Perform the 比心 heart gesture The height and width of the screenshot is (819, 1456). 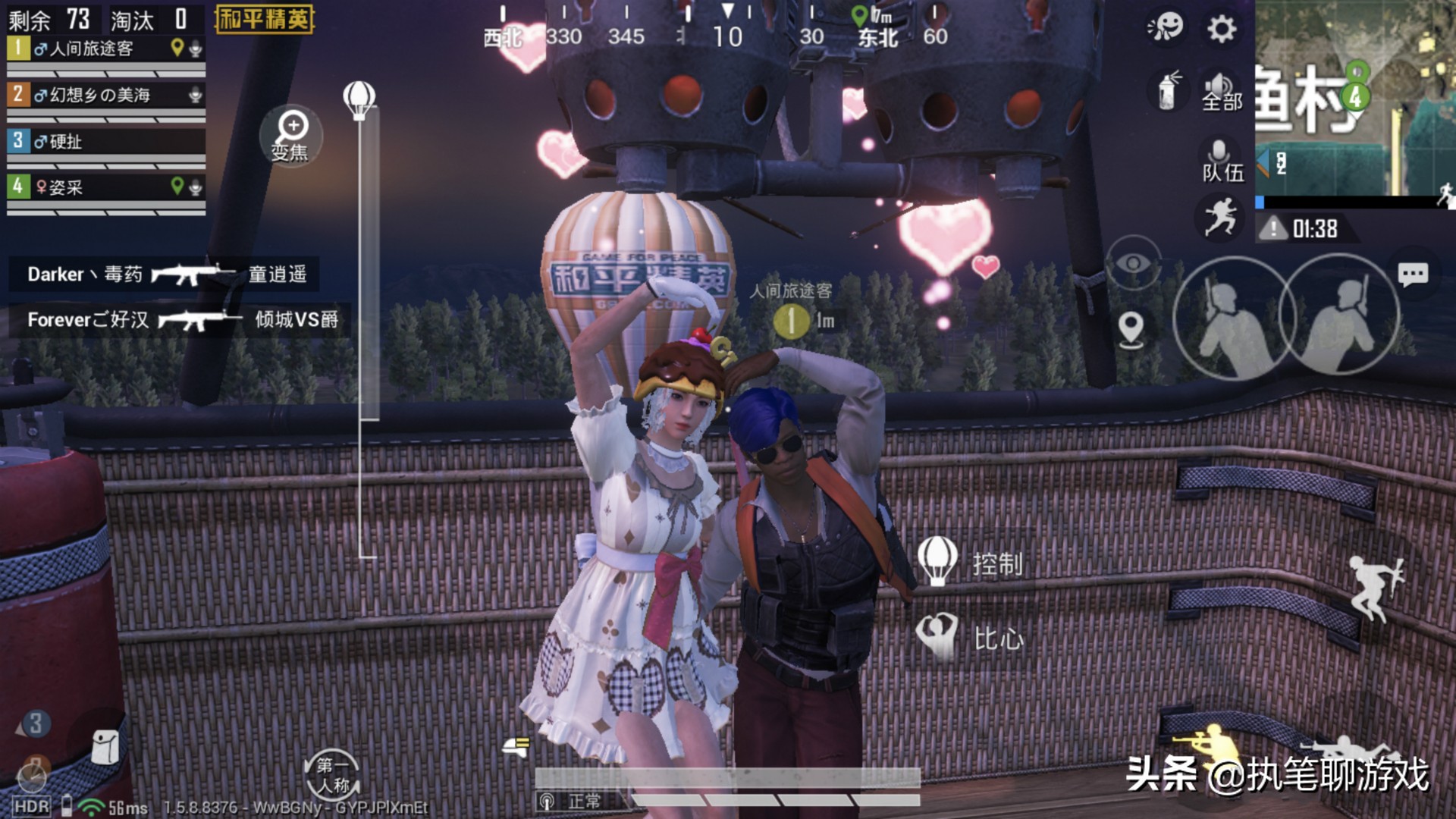click(971, 637)
